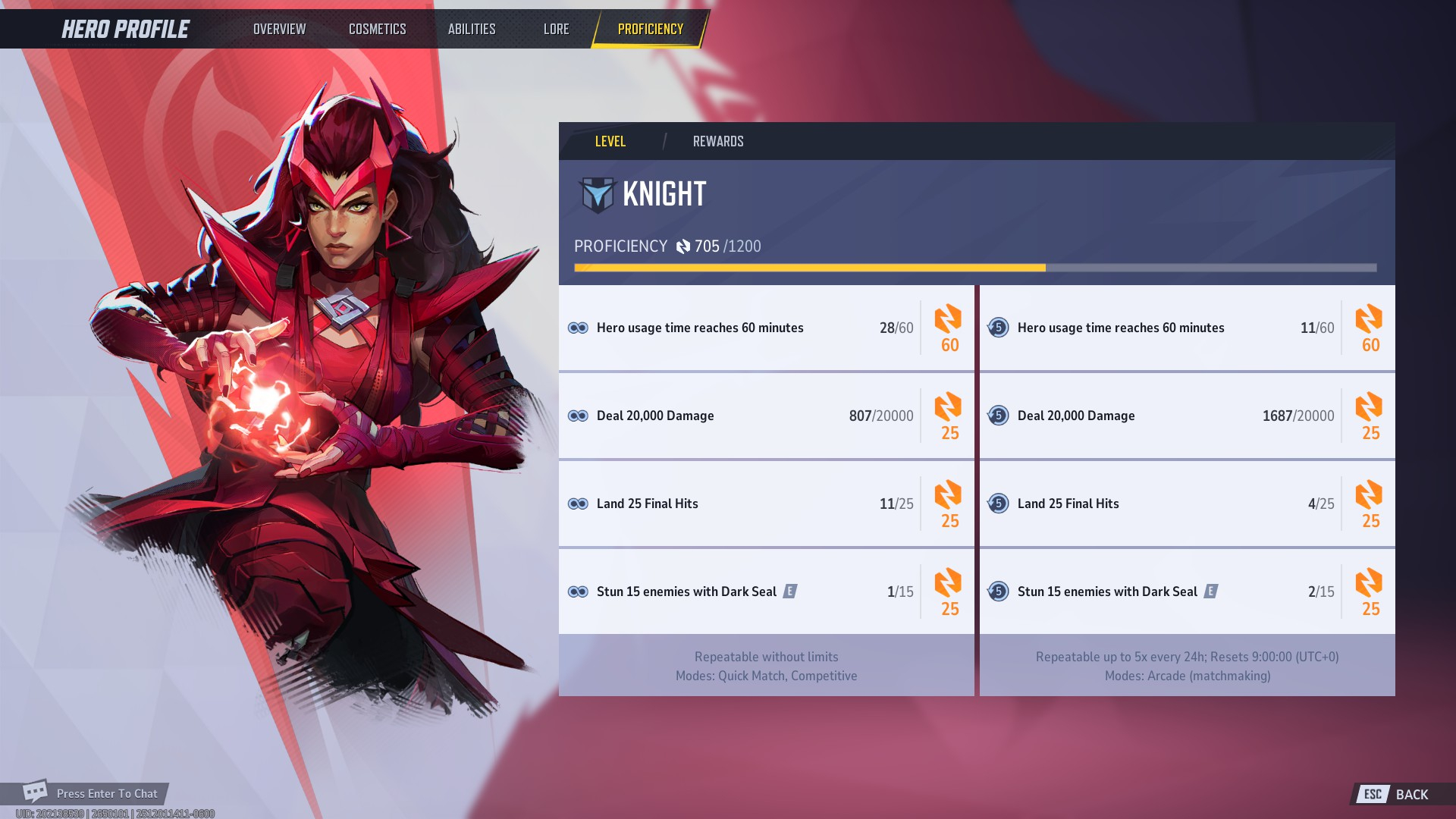Image resolution: width=1456 pixels, height=819 pixels.
Task: Open the chat box
Action: pyautogui.click(x=91, y=793)
